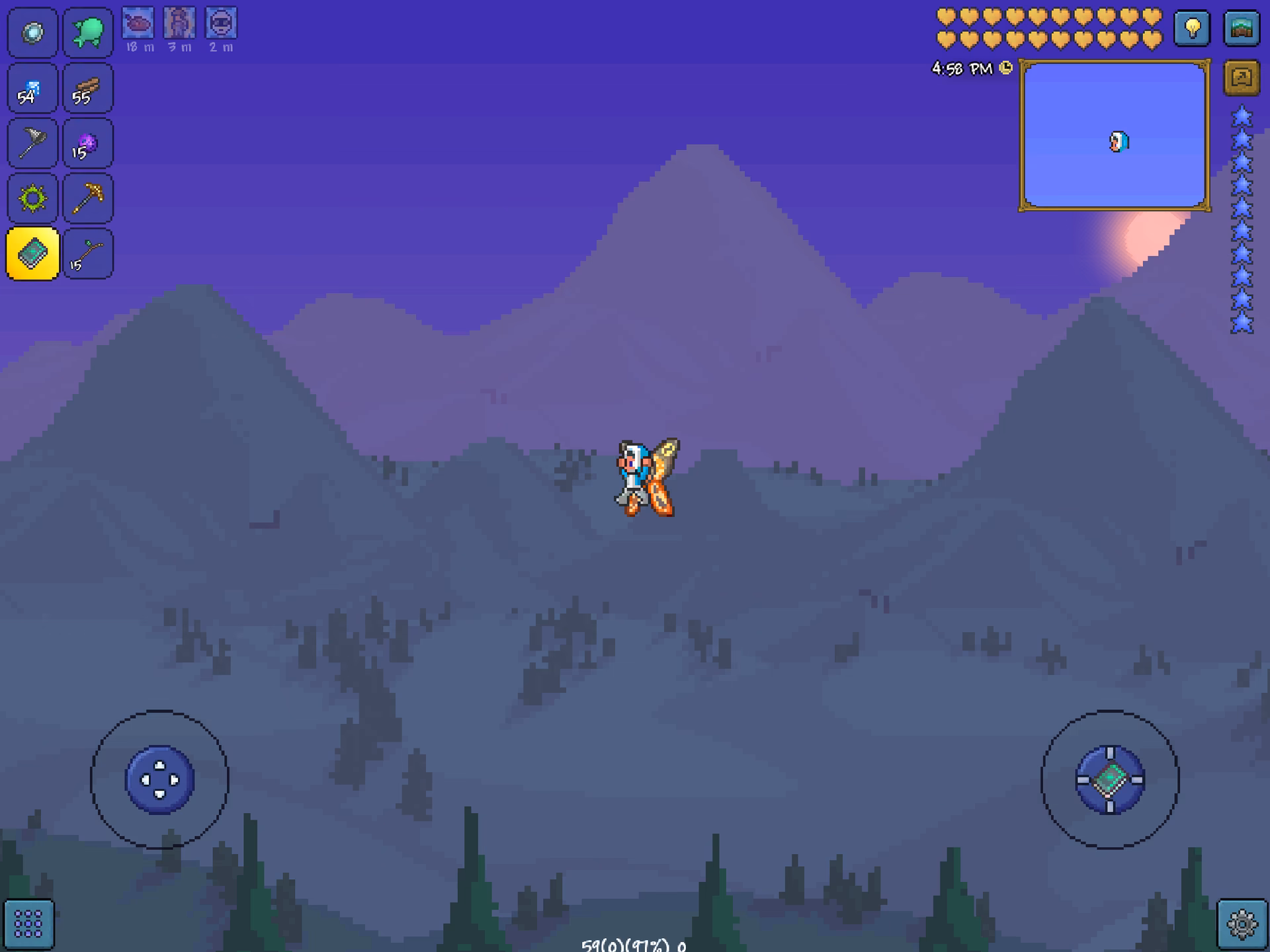The height and width of the screenshot is (952, 1270).
Task: Select the golden pickaxe in the hotbar
Action: click(x=88, y=198)
